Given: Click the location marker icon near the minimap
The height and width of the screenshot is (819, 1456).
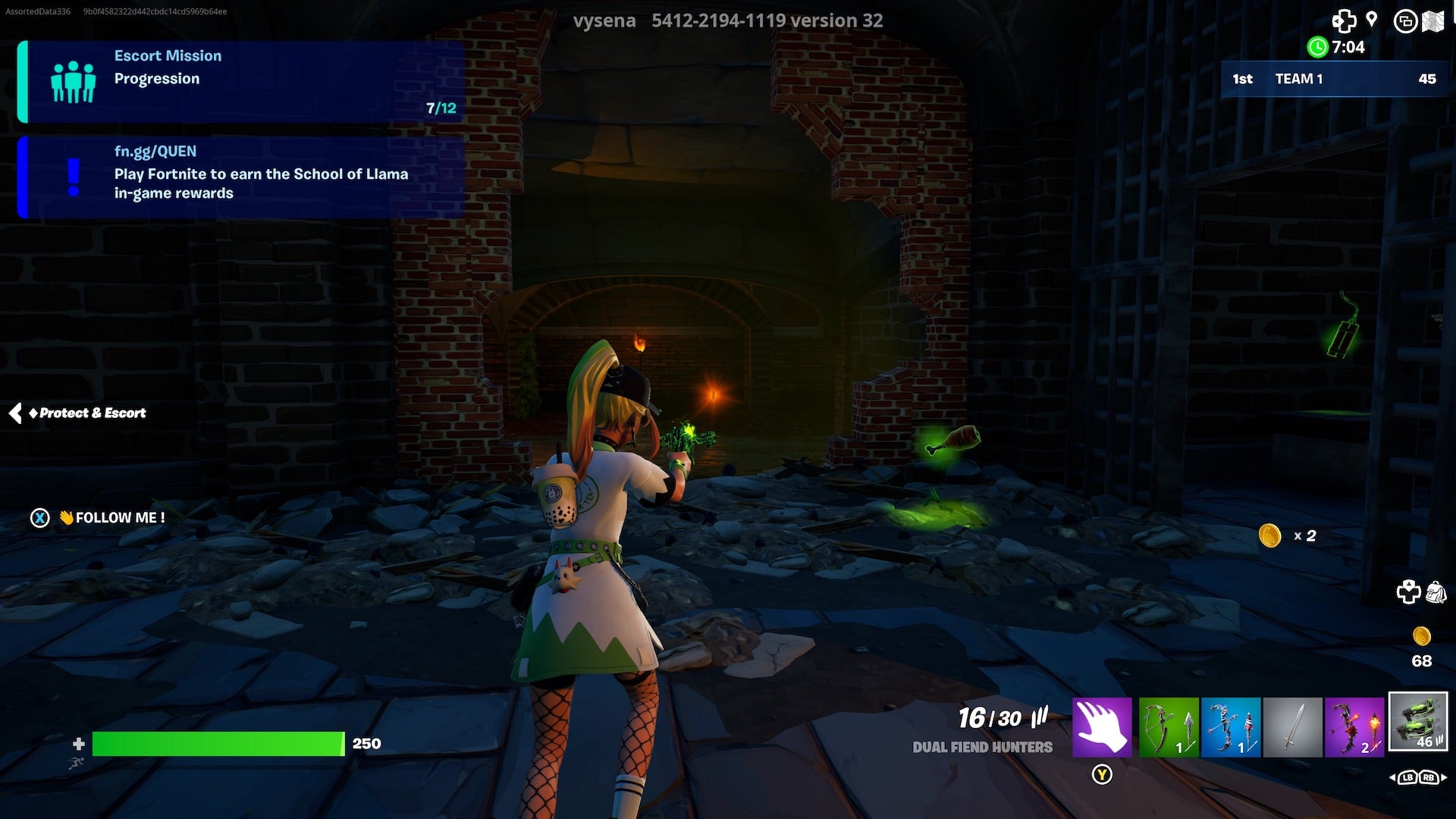Looking at the screenshot, I should (1372, 18).
